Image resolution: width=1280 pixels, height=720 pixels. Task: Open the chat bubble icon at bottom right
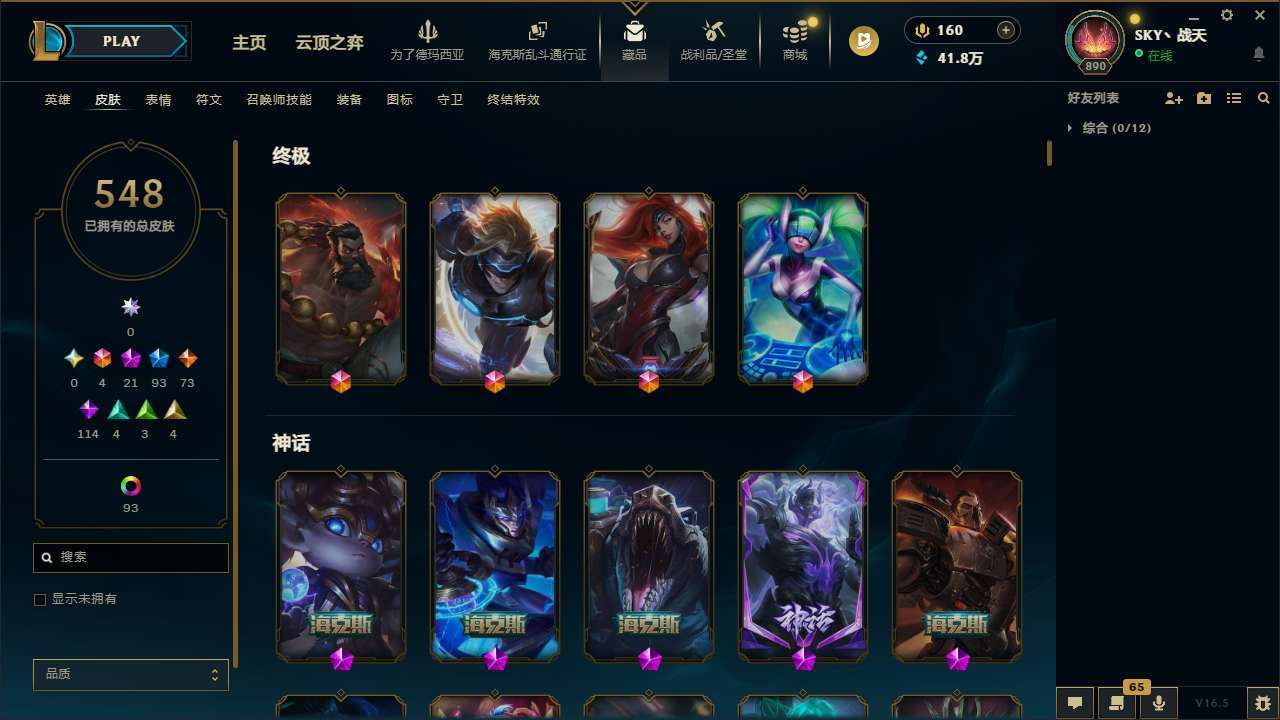click(1074, 703)
